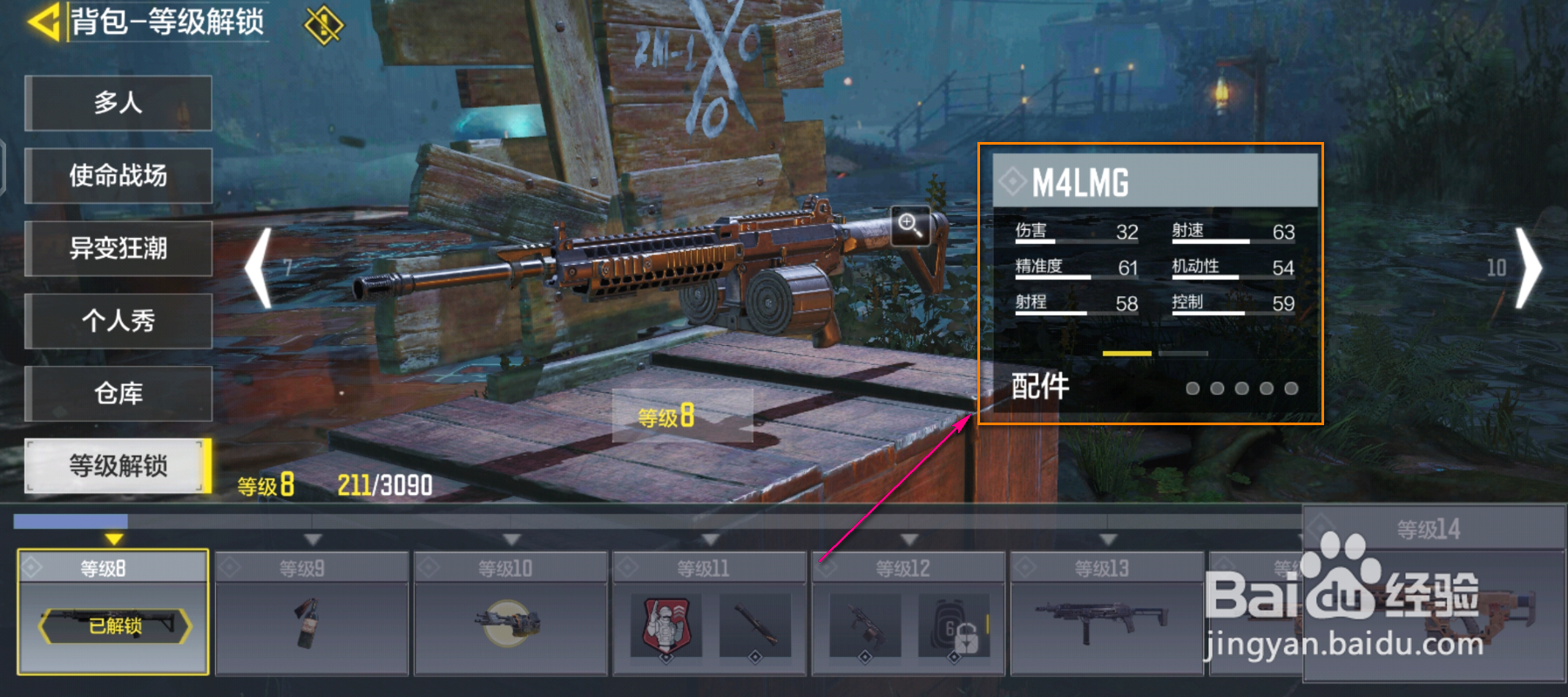The width and height of the screenshot is (1568, 697).
Task: Select the 异变狂潮 tab
Action: click(x=118, y=248)
